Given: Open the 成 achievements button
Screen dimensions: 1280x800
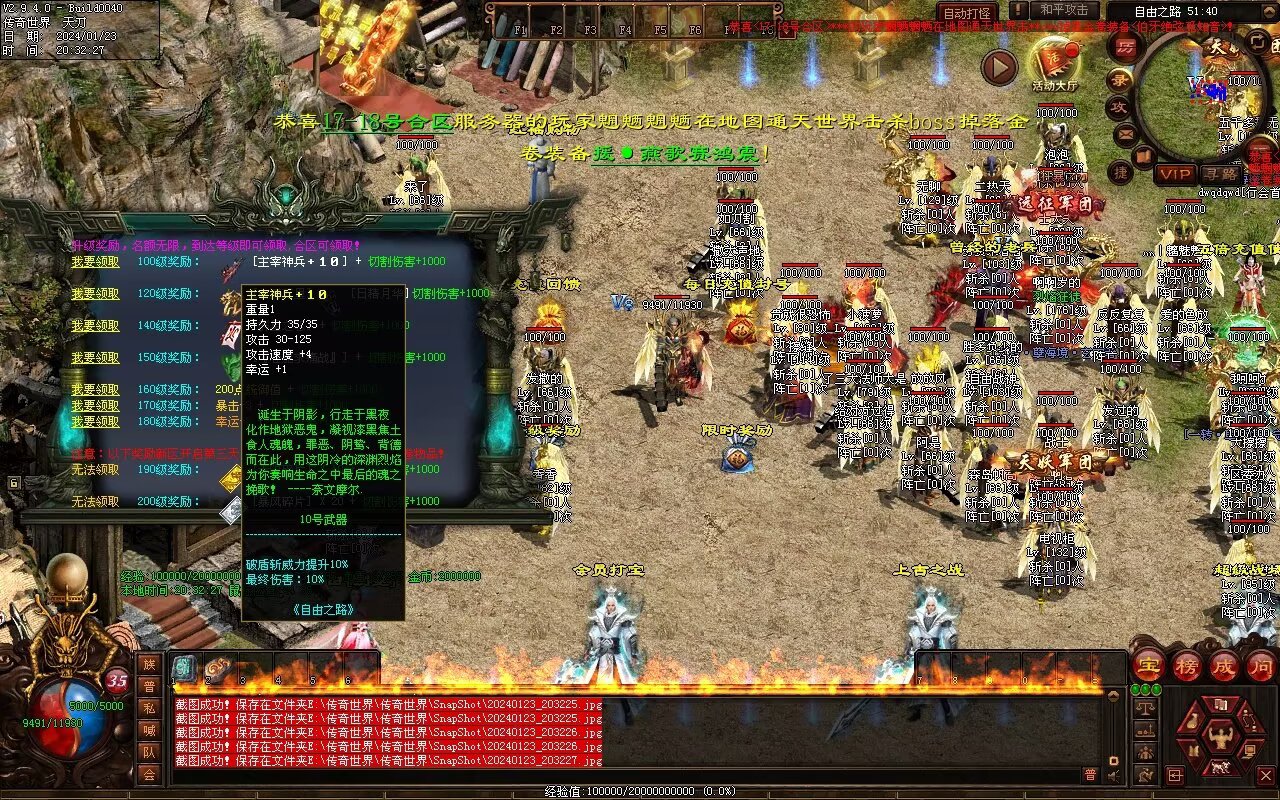Looking at the screenshot, I should 1223,665.
